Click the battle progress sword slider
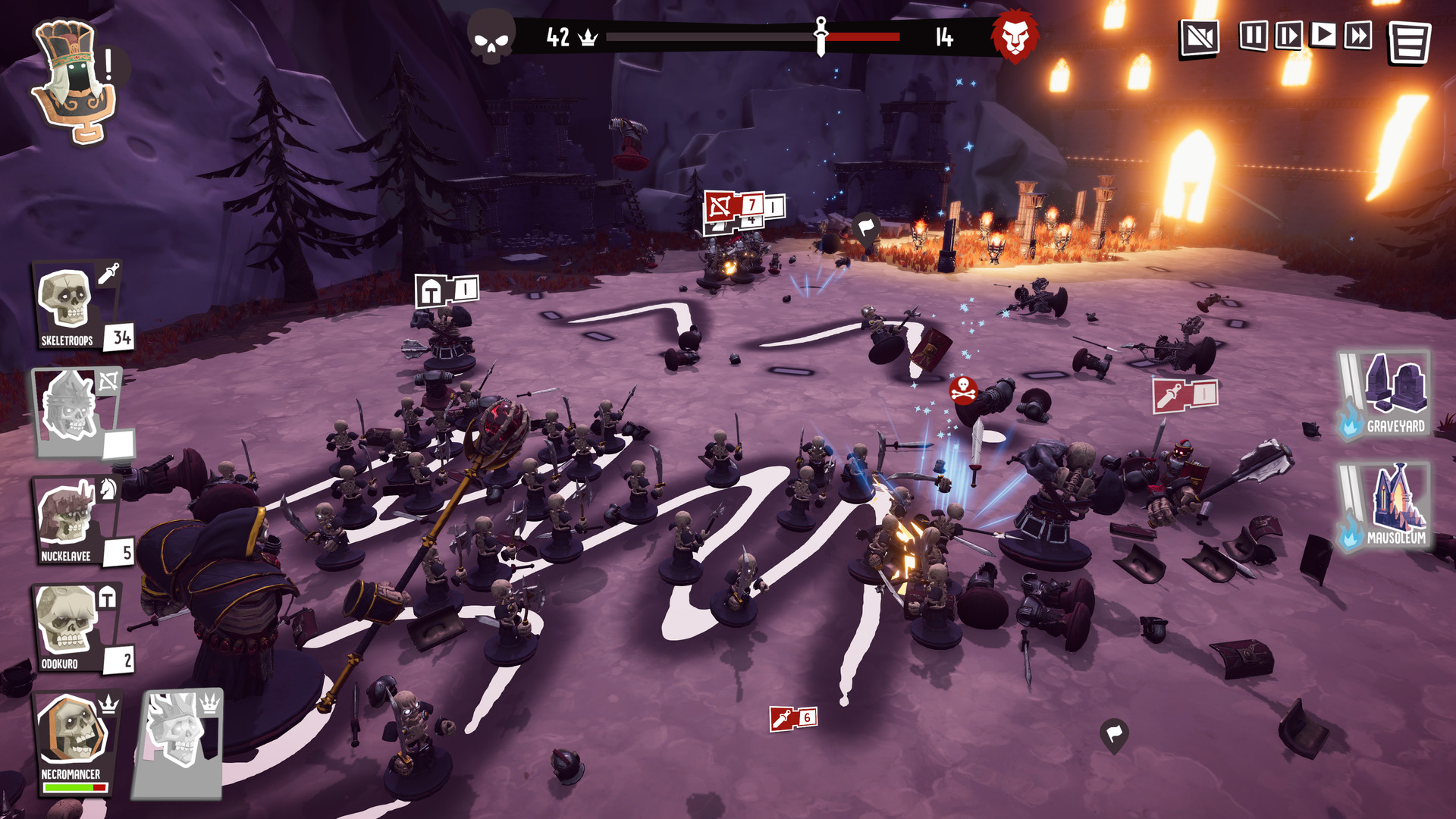 821,33
